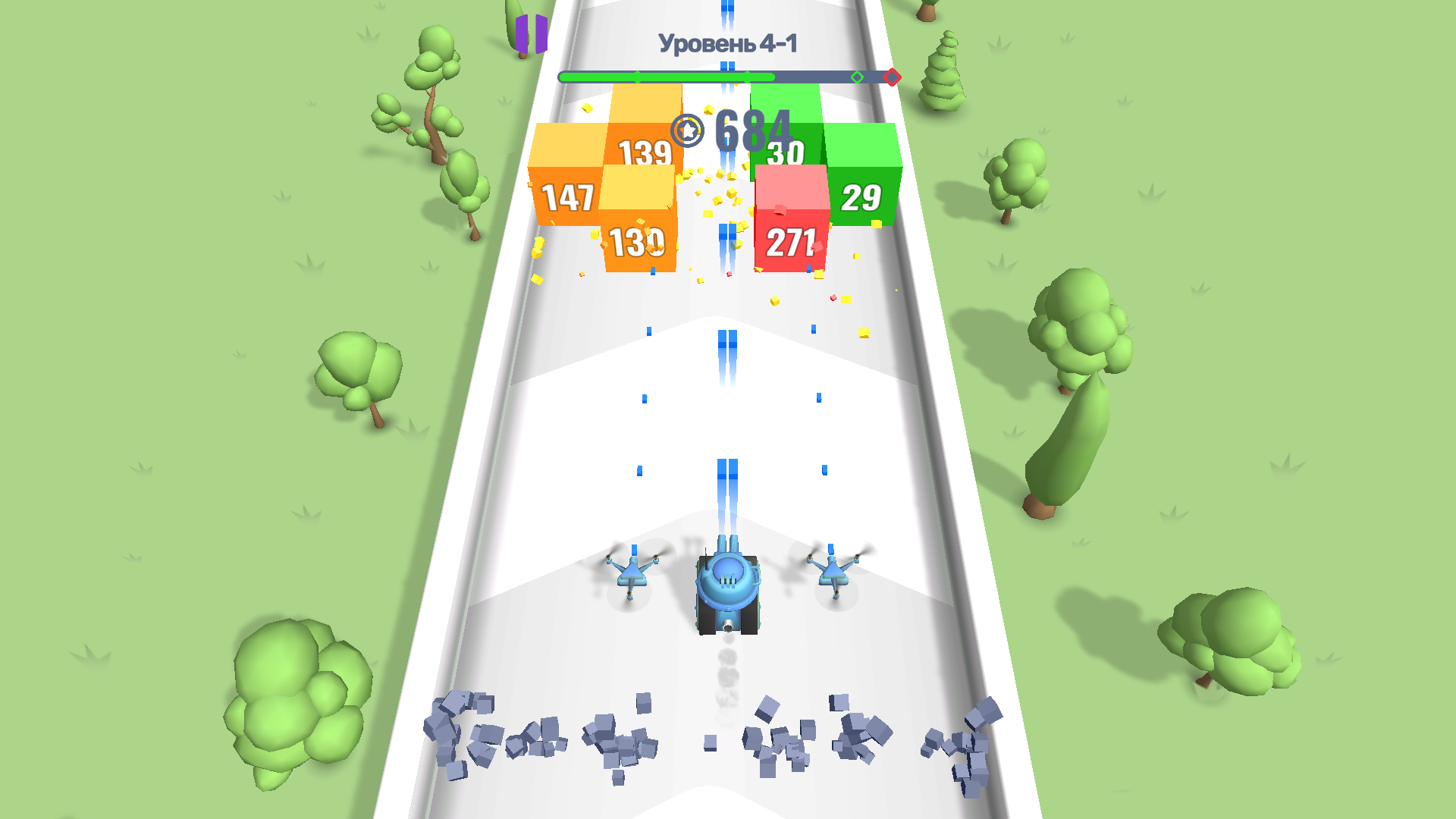The image size is (1456, 819).
Task: Tap the star coin counter icon
Action: (686, 130)
